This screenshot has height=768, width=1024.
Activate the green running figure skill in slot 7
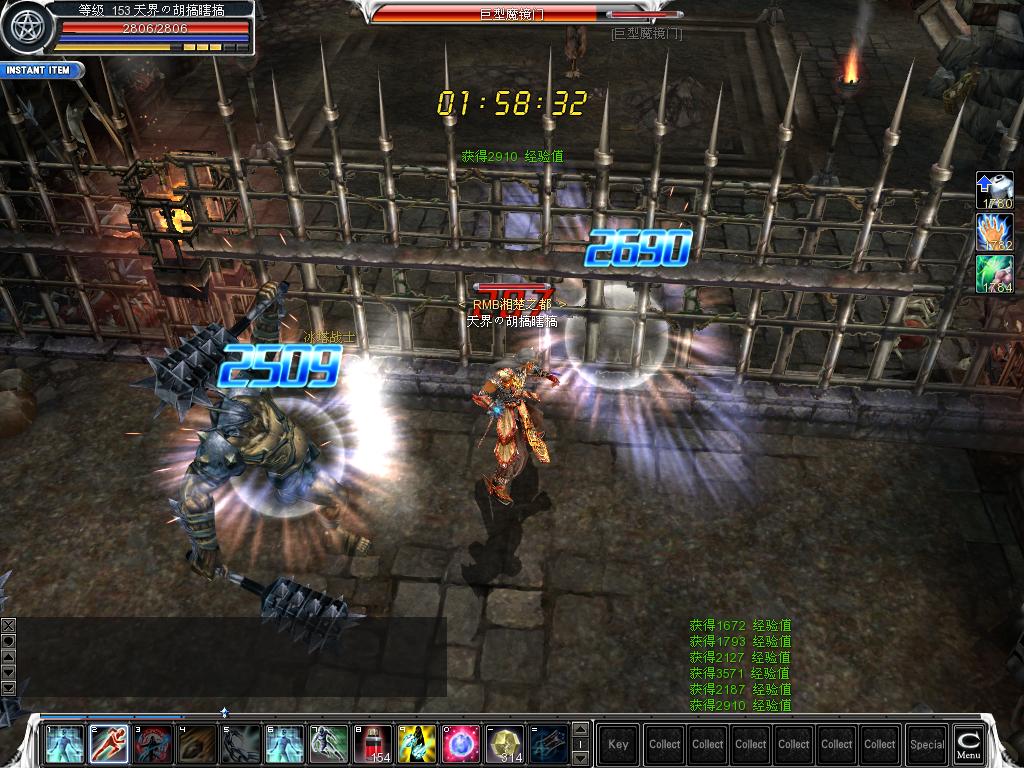tap(329, 744)
